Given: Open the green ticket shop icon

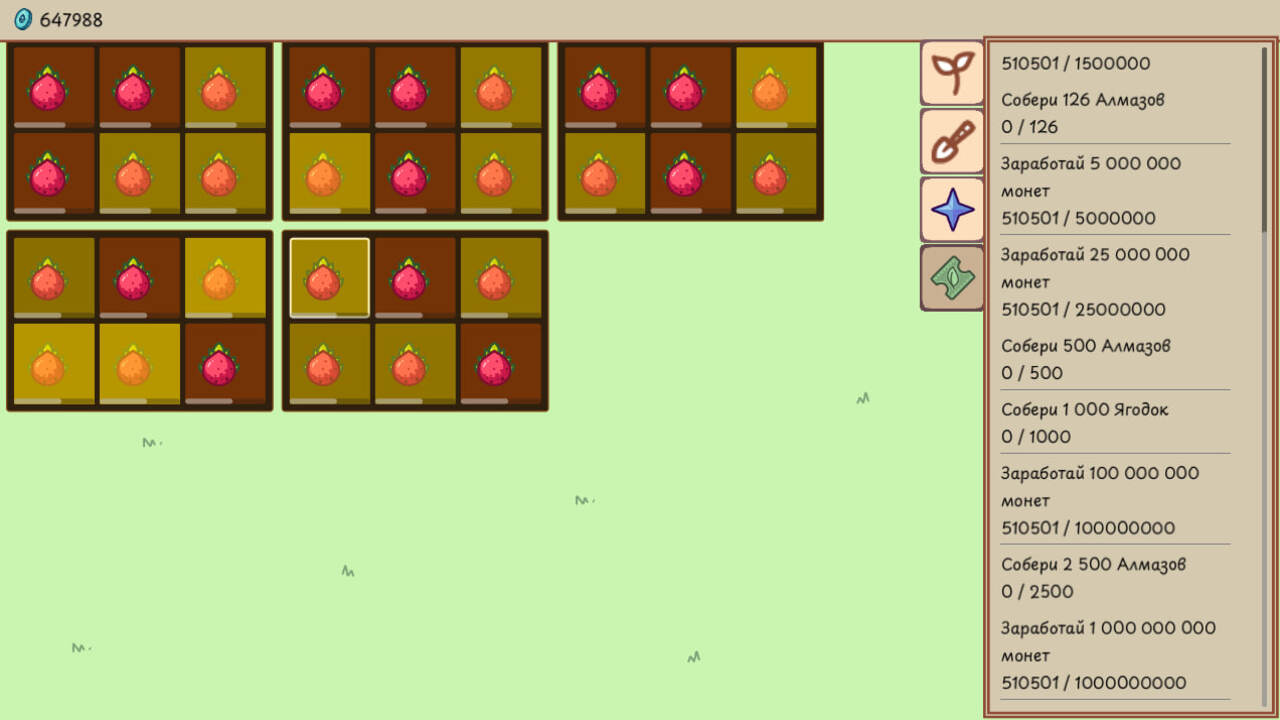Looking at the screenshot, I should (952, 277).
